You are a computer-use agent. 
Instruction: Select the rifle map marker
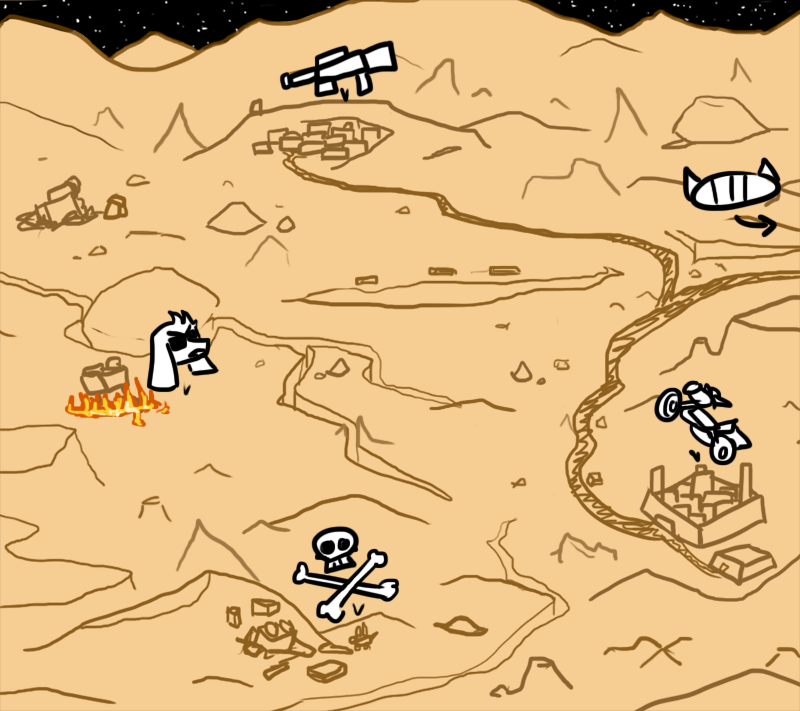click(338, 67)
